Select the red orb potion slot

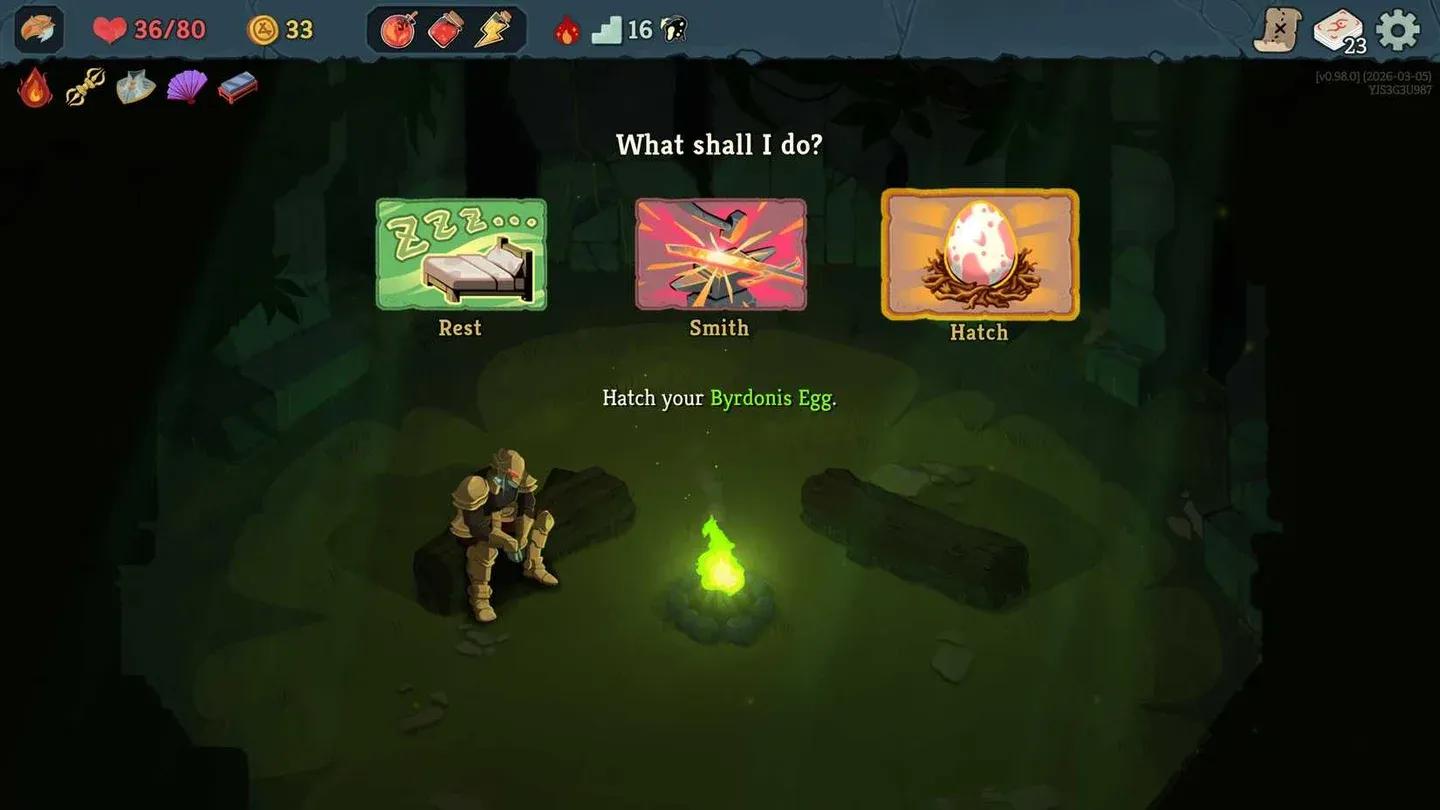(x=397, y=29)
